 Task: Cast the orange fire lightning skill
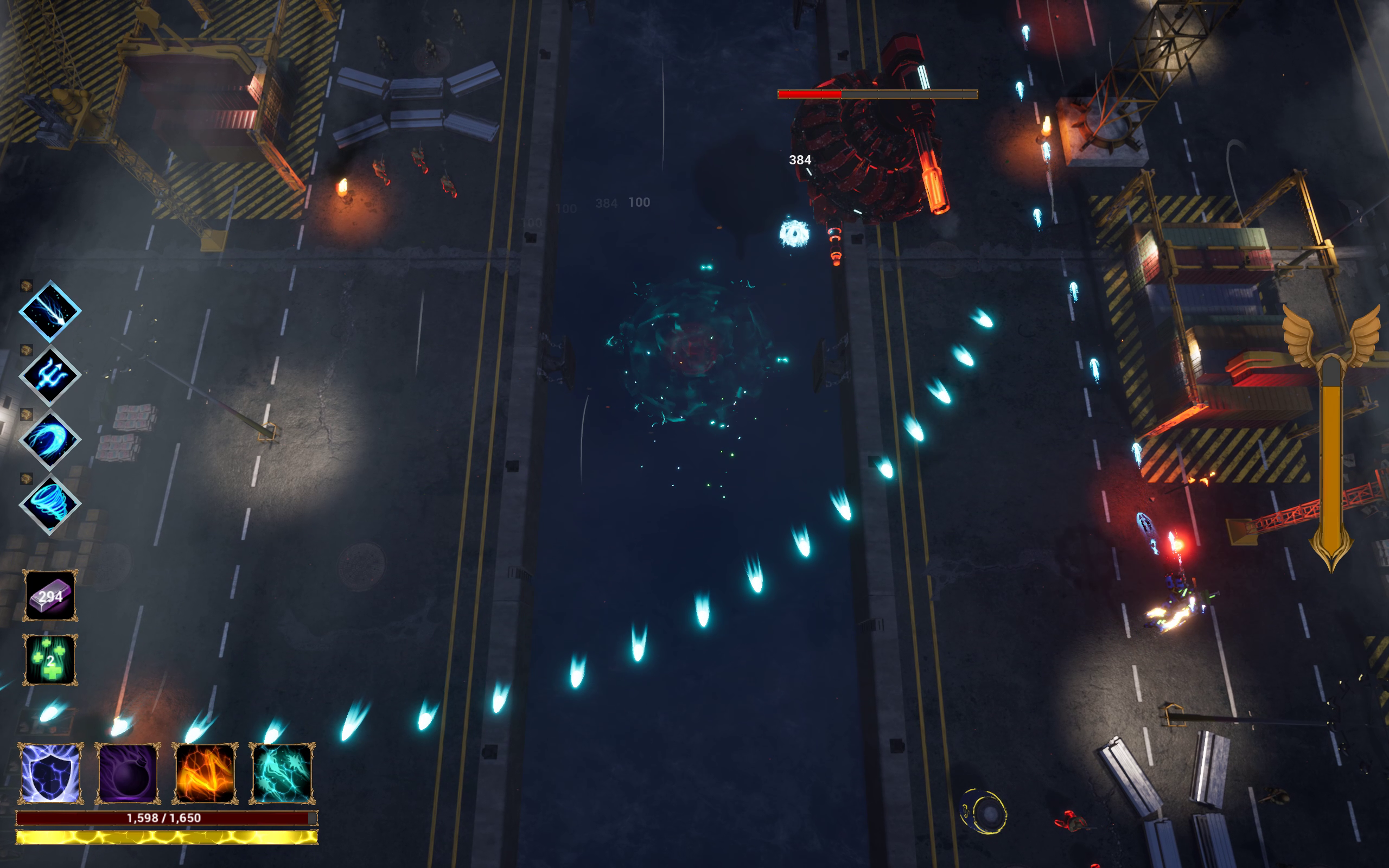click(205, 773)
